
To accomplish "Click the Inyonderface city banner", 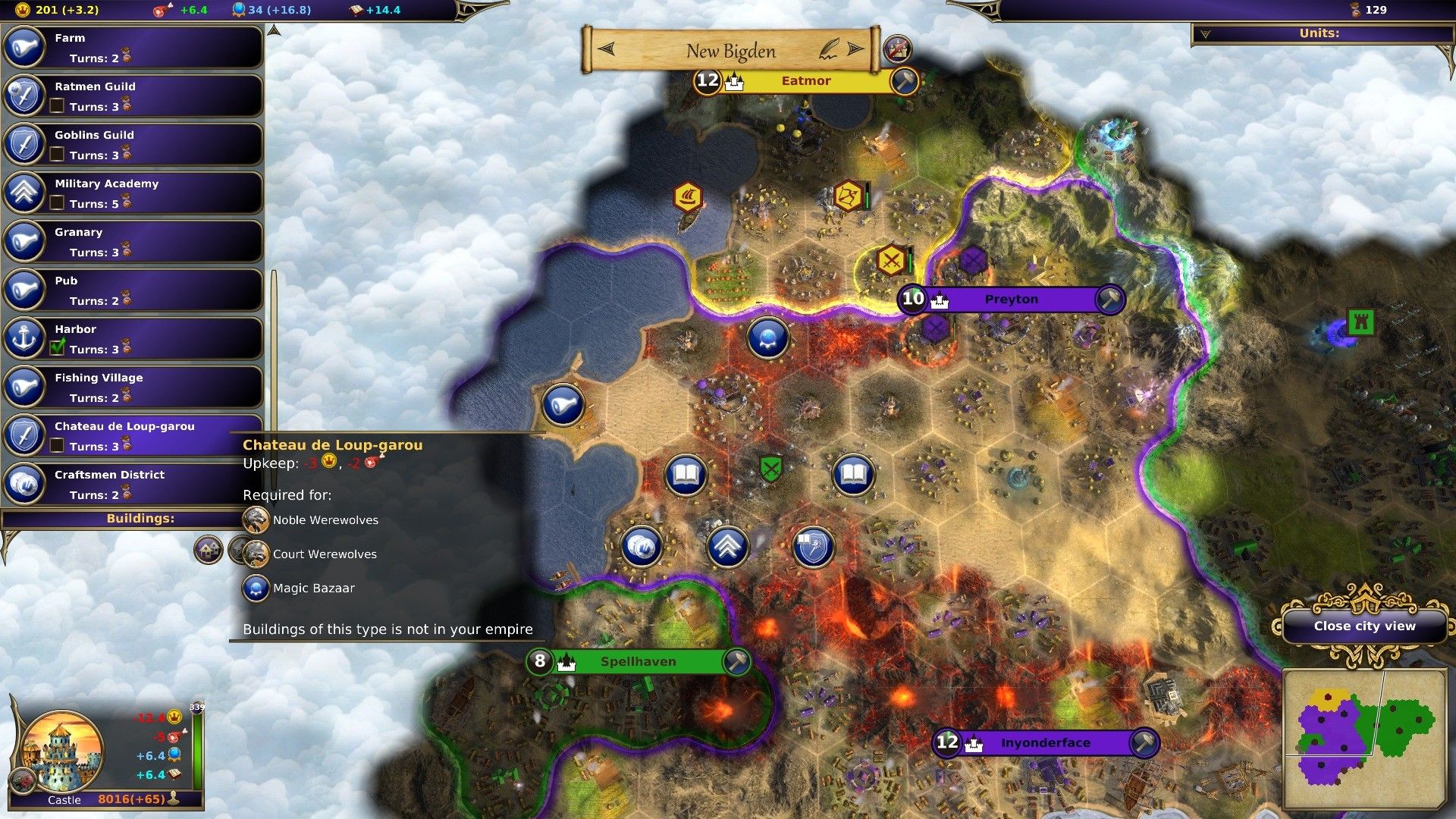I will (x=1045, y=743).
